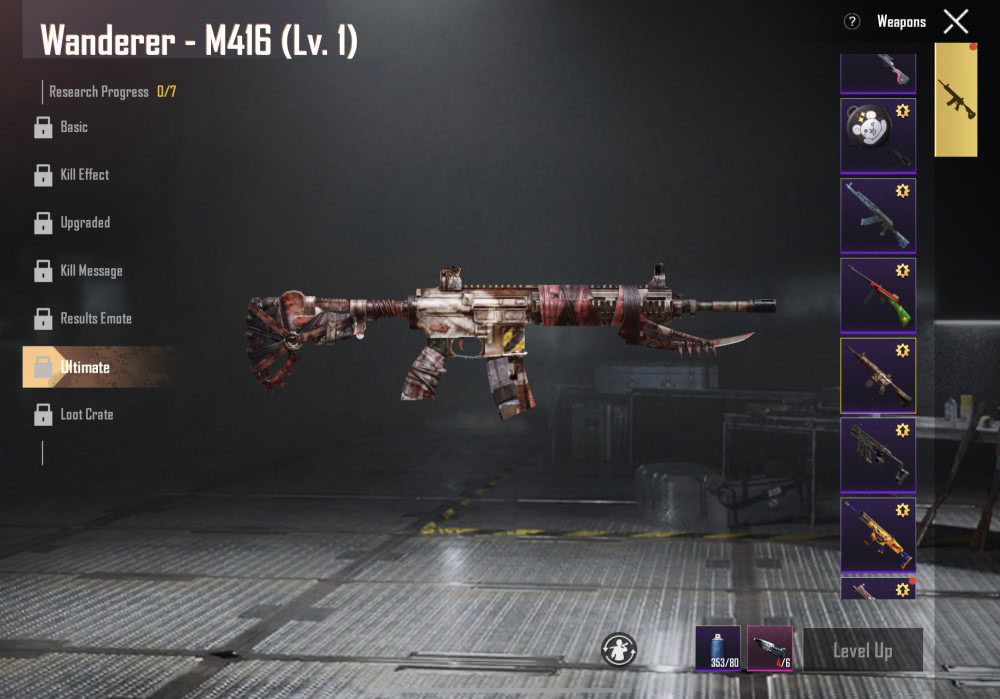Select the highlighted Wanderer M416 thumbnail

[878, 375]
